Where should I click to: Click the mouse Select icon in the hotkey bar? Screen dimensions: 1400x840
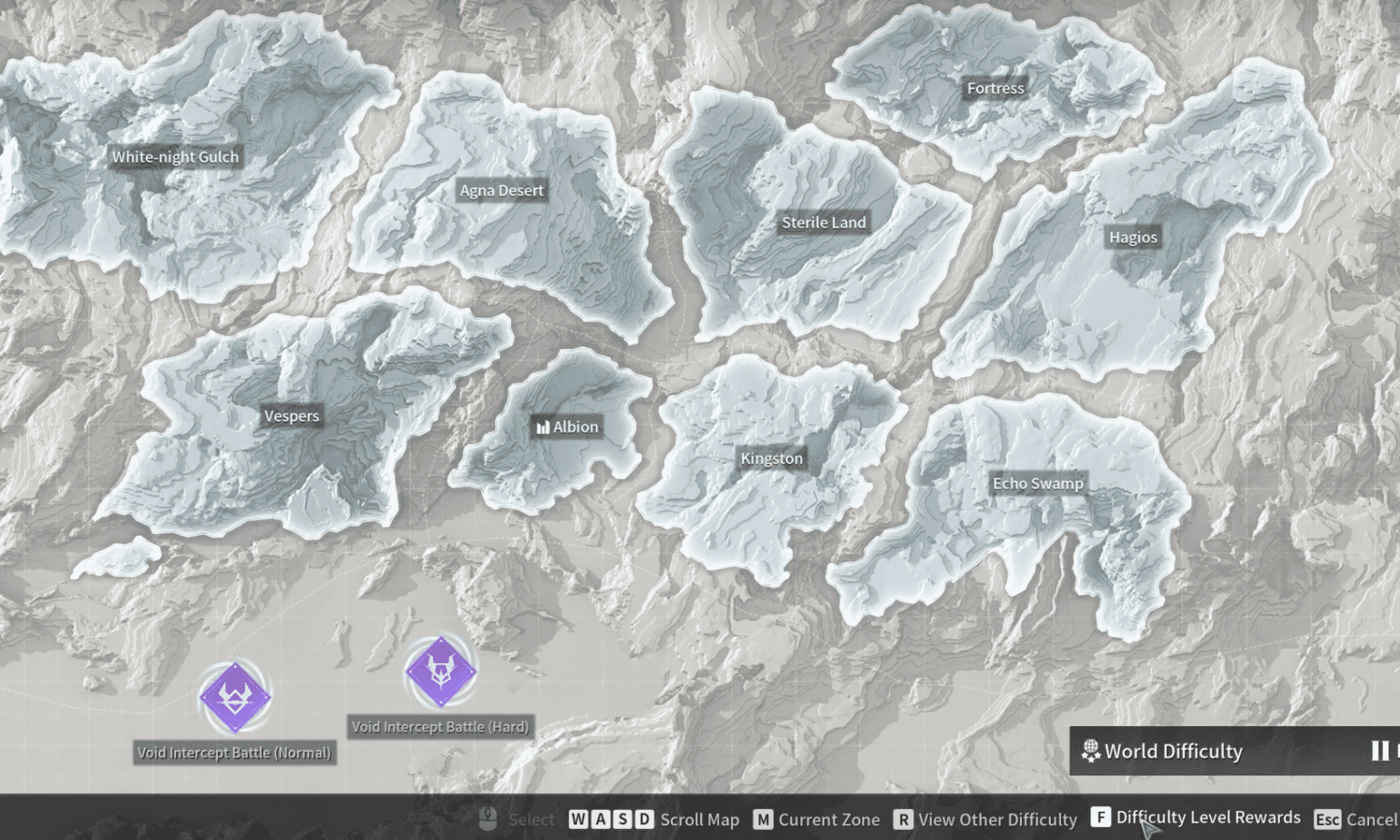pos(489,819)
